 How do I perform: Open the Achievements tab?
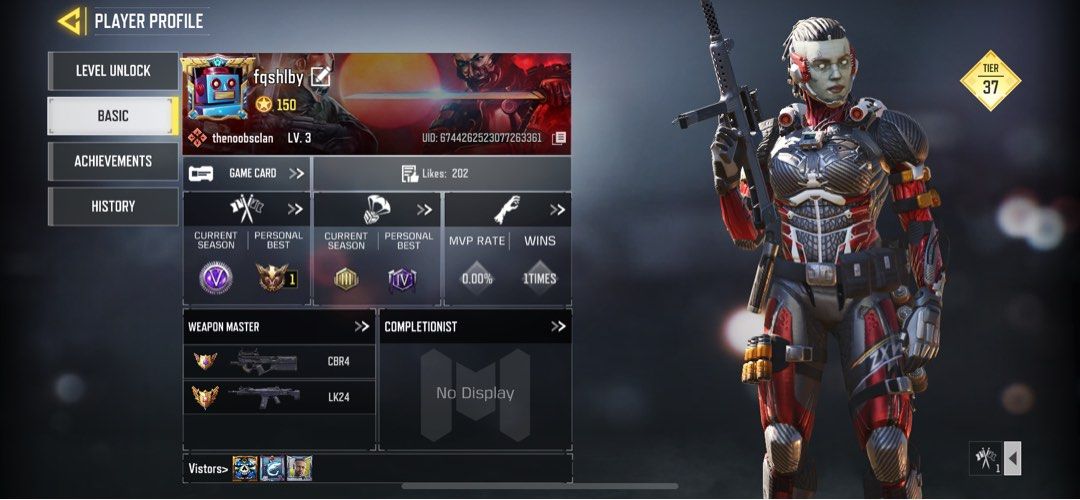[x=113, y=161]
